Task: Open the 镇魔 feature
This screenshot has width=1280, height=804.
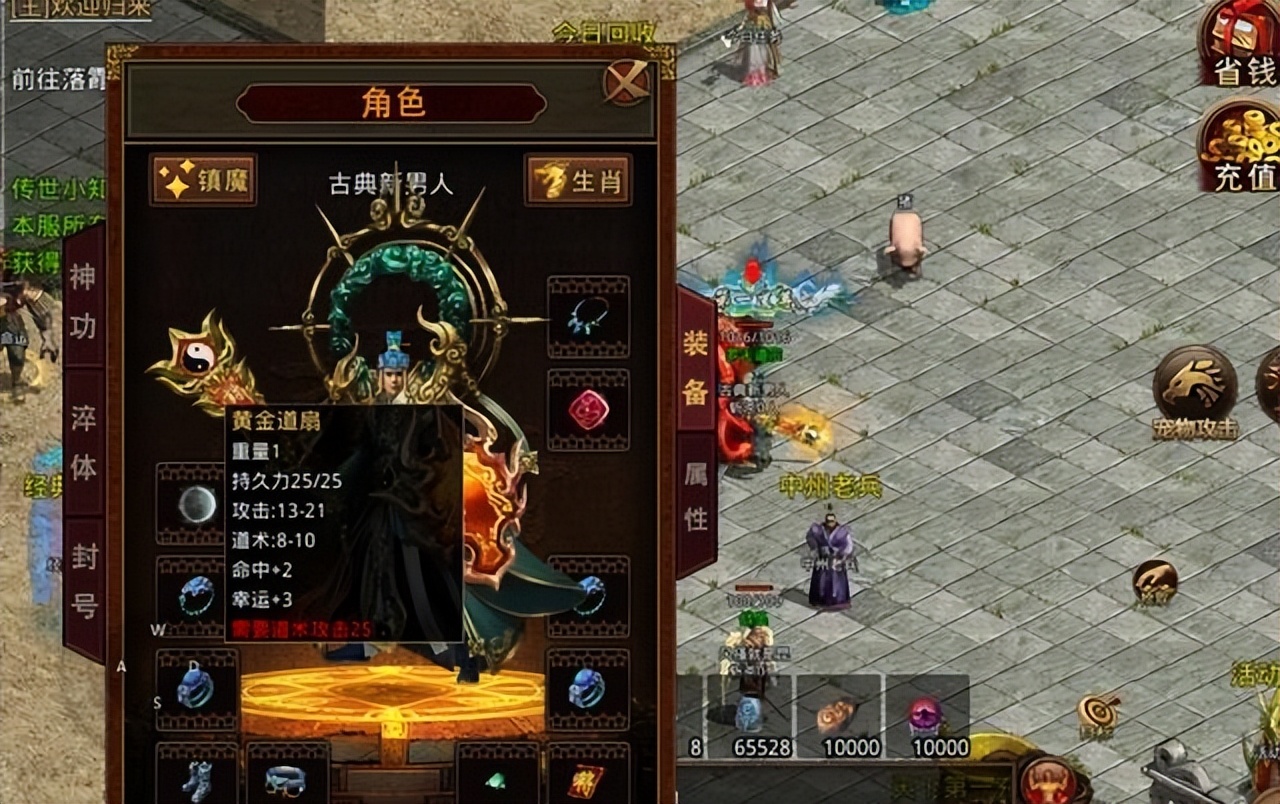Action: pyautogui.click(x=203, y=180)
